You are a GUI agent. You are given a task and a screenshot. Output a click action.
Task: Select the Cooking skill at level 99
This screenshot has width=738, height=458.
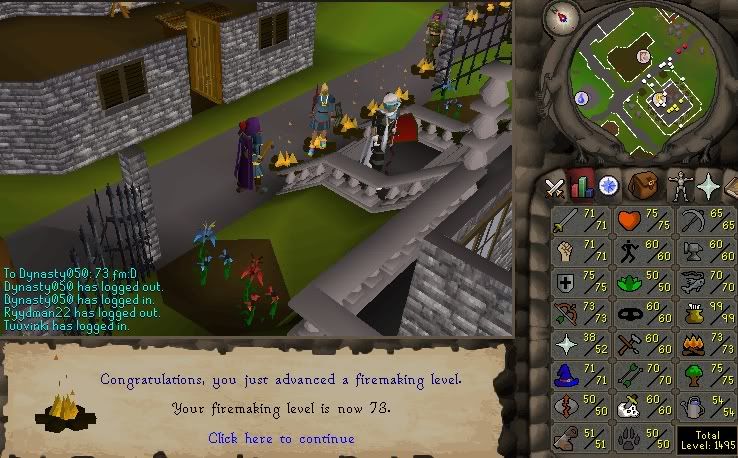704,314
